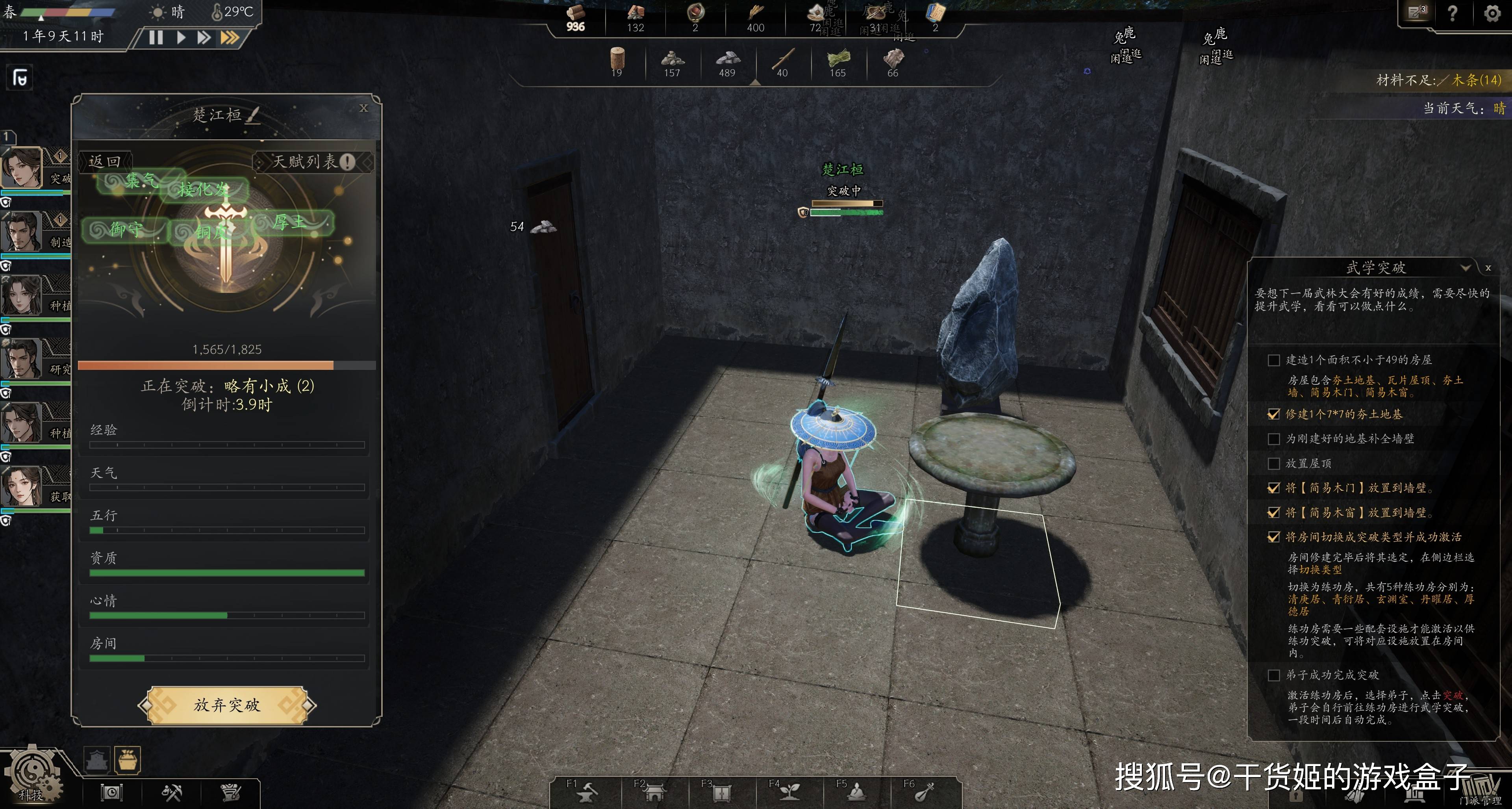The width and height of the screenshot is (1512, 809).
Task: Select the F1 anvil build category
Action: (586, 792)
